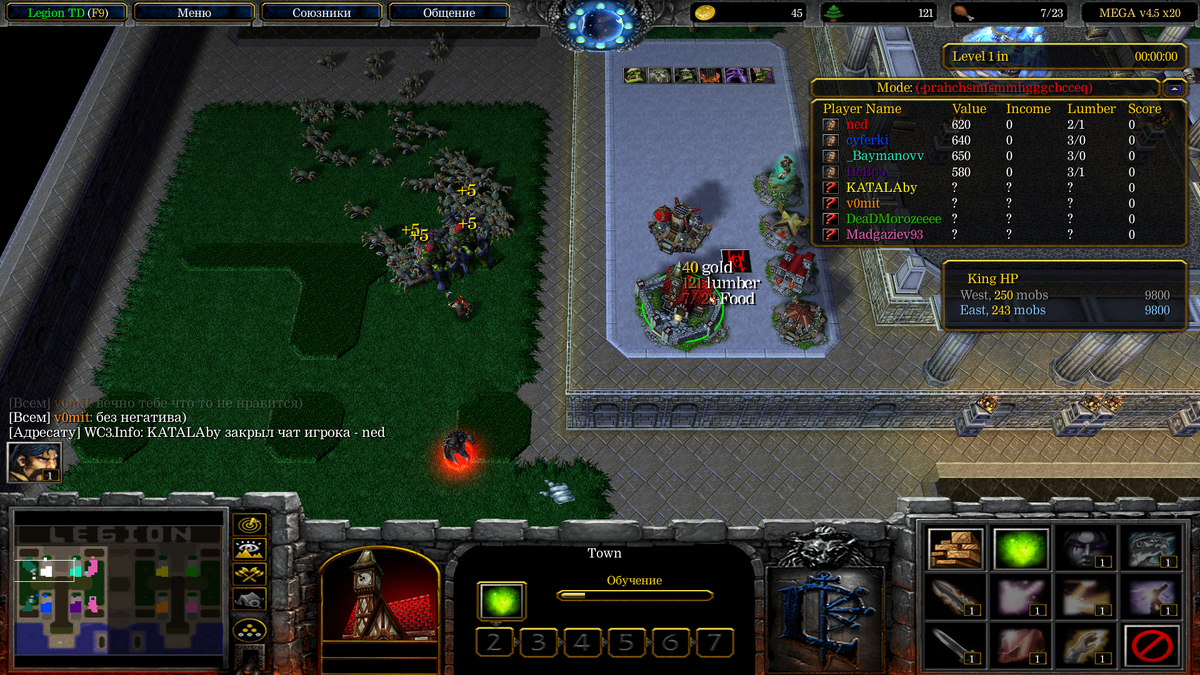
Task: Choose the green glow command icon
Action: click(1021, 549)
